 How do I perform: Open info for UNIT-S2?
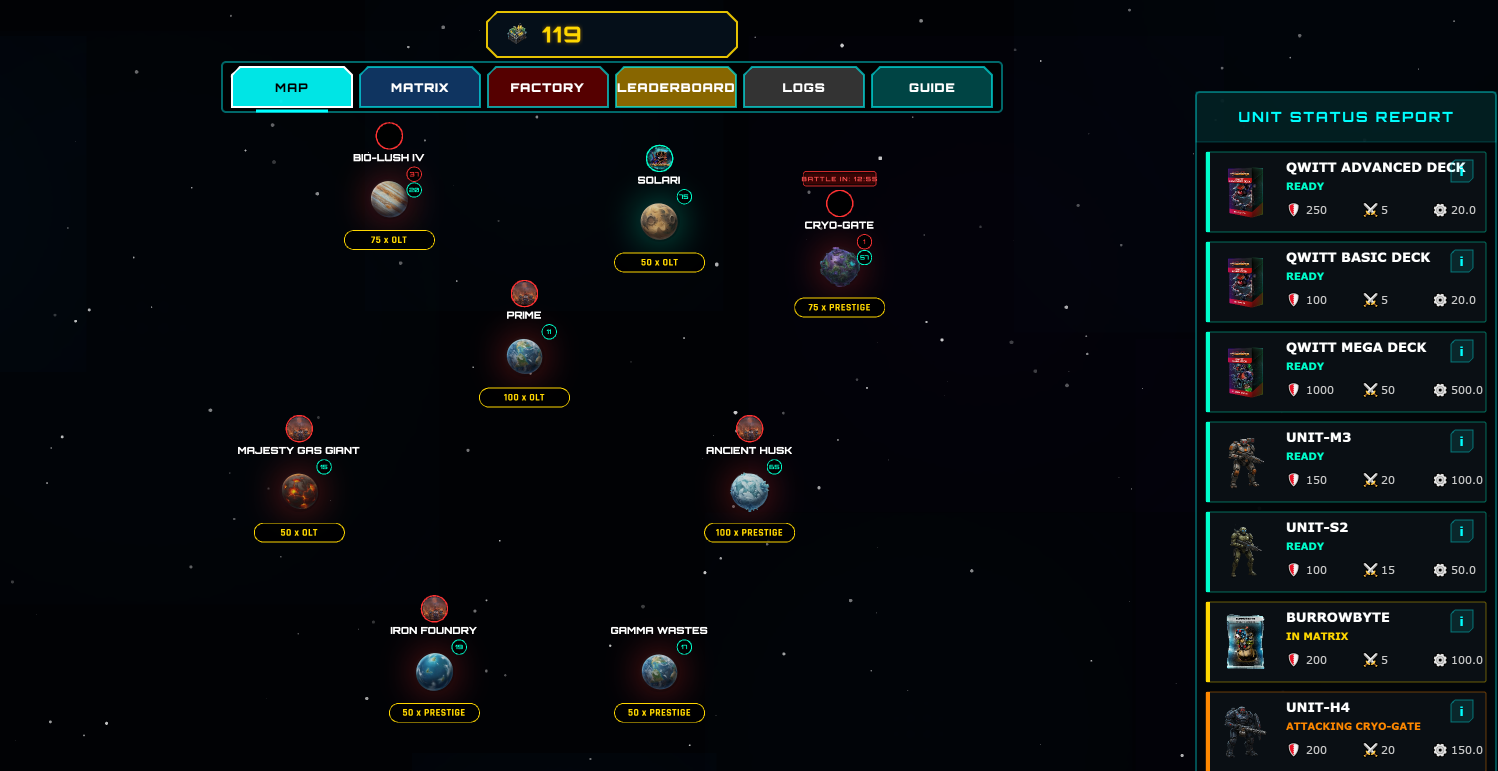1461,532
